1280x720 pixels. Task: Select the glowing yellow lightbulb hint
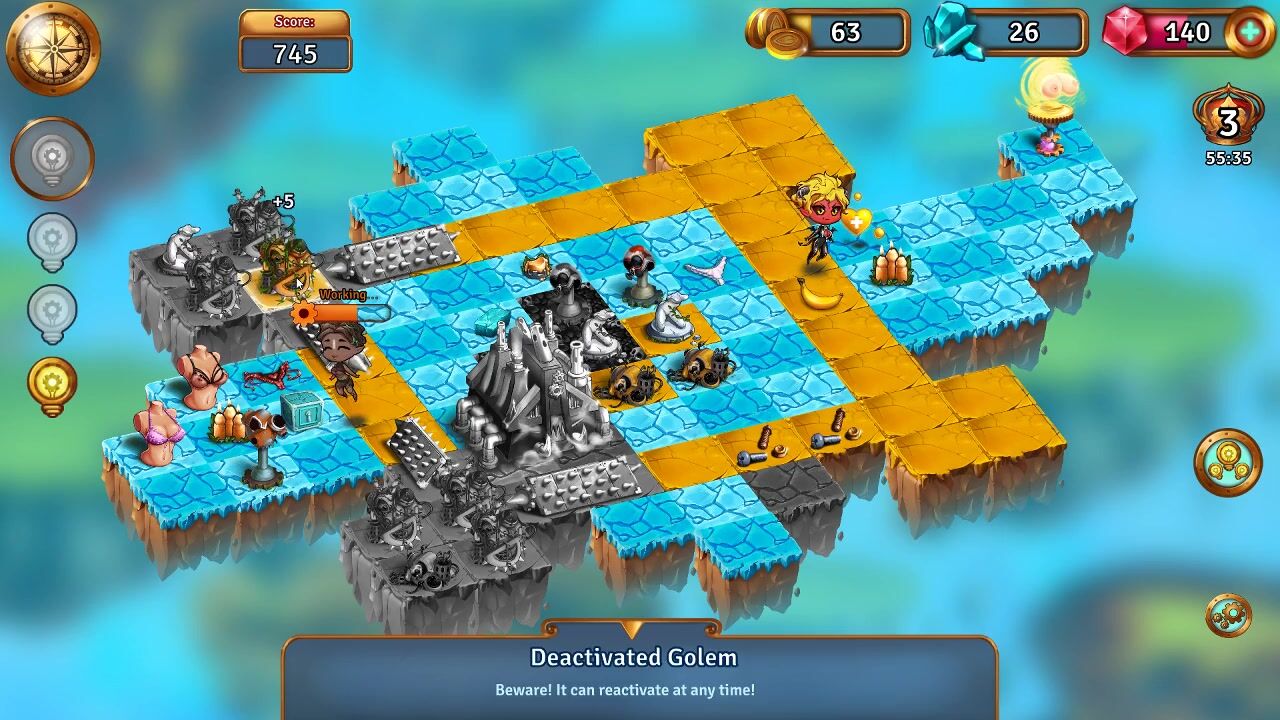click(52, 384)
